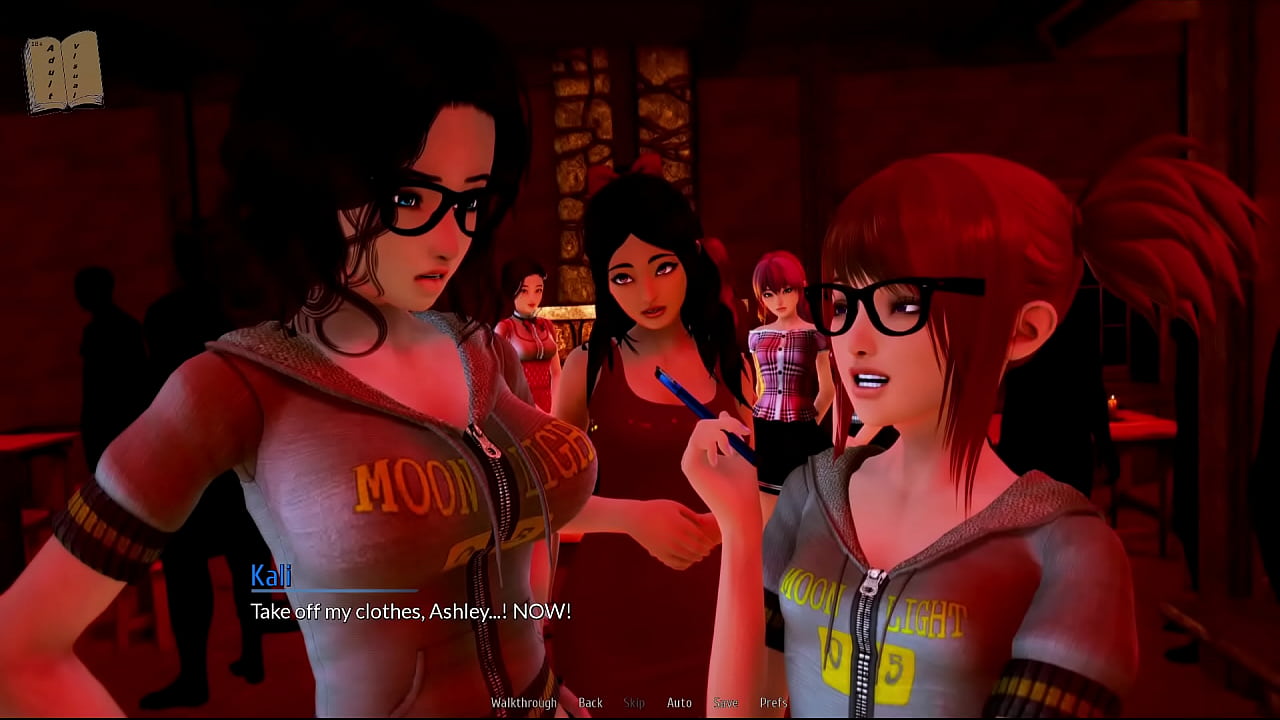The width and height of the screenshot is (1280, 720).
Task: Click the Adult Visual book logo
Action: [62, 70]
